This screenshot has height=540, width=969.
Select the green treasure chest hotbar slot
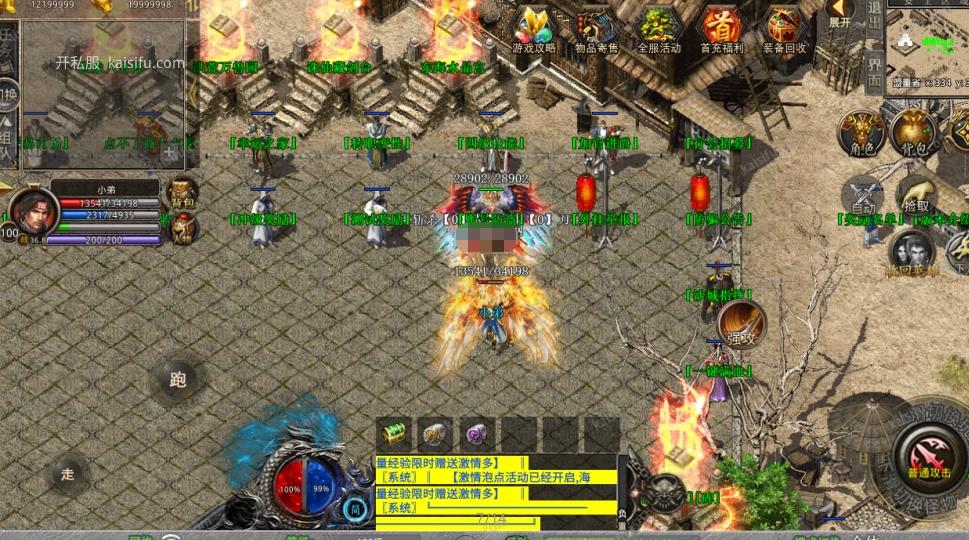[x=395, y=433]
